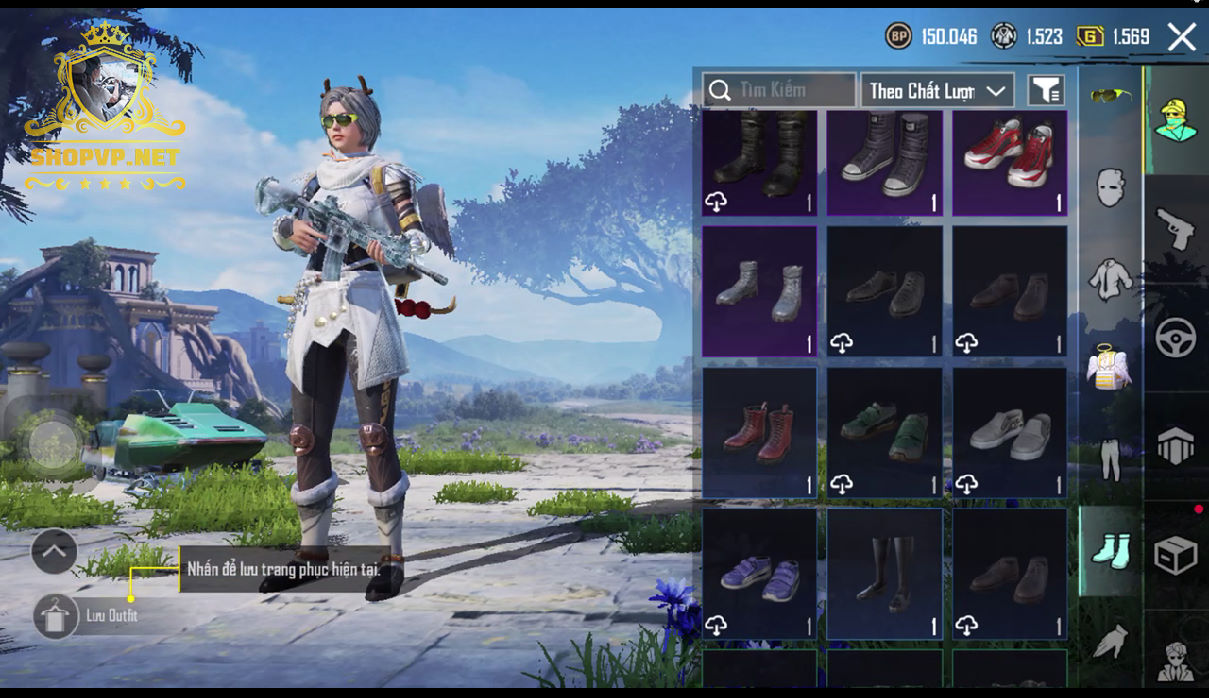
Task: Open the Theo Chất Lượng sort dropdown
Action: (x=936, y=90)
